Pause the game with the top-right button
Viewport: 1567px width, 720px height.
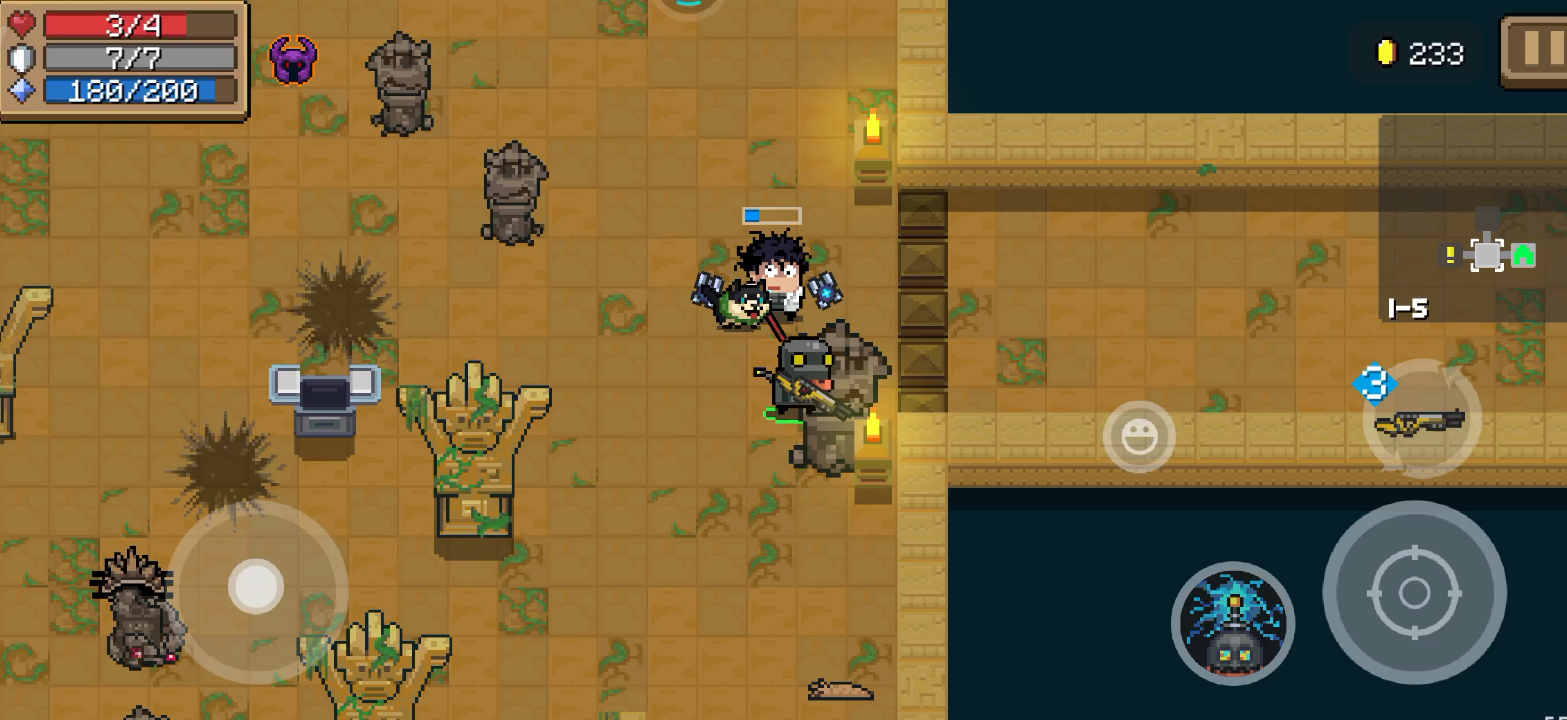pos(1535,51)
